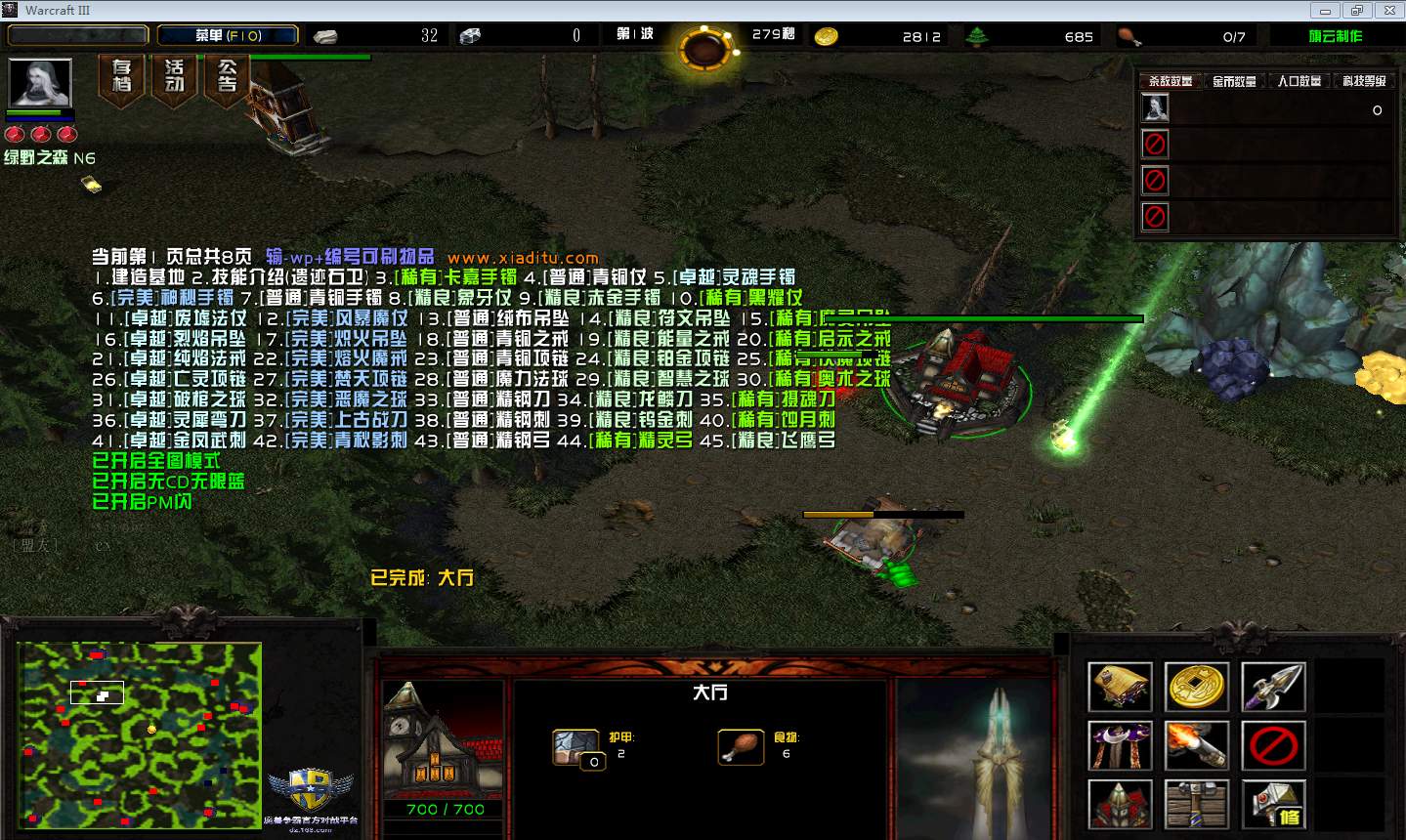This screenshot has width=1406, height=840.
Task: Click the 修 repair hammer icon
Action: tap(1273, 805)
